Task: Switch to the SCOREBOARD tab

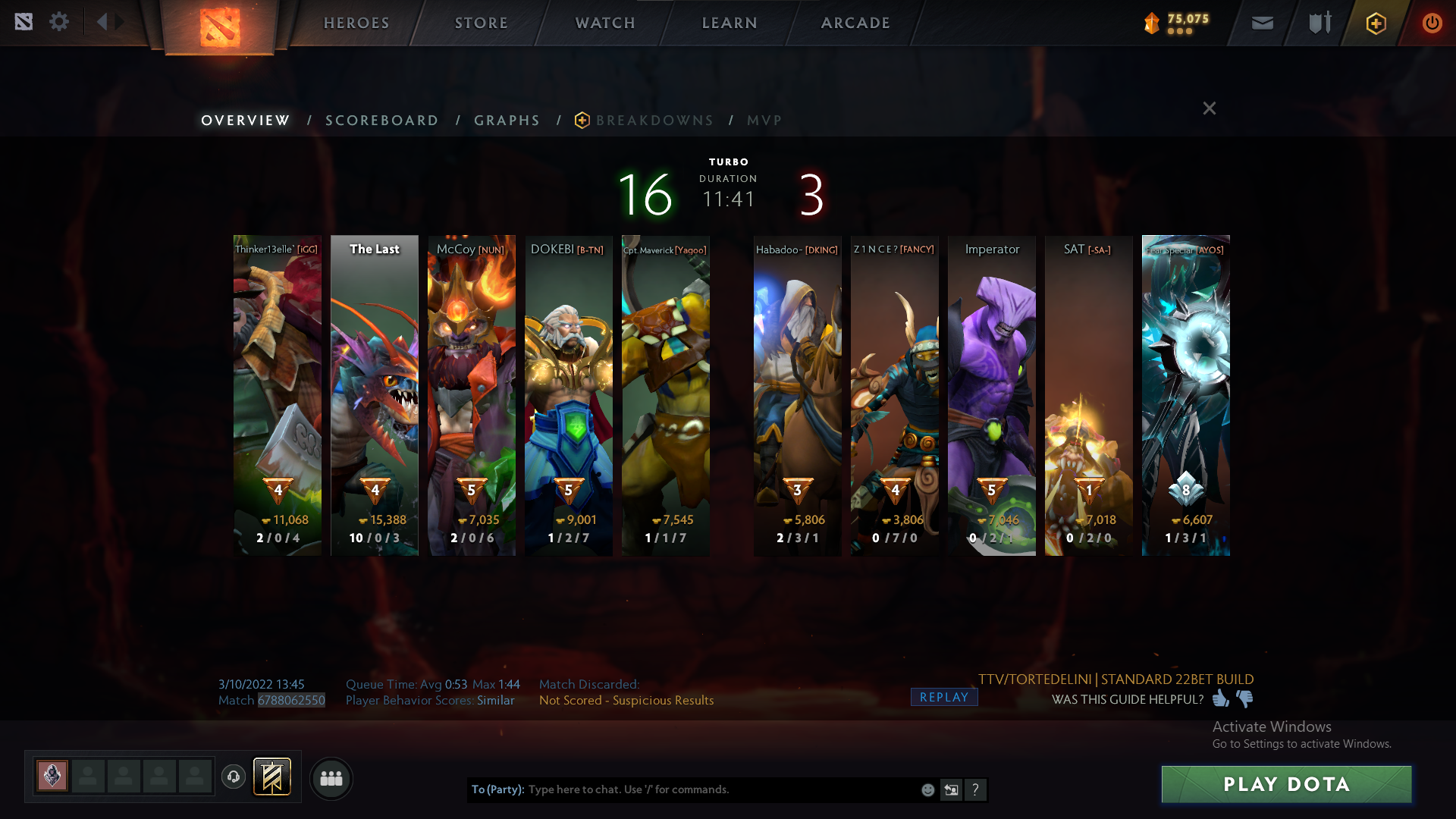Action: (381, 120)
